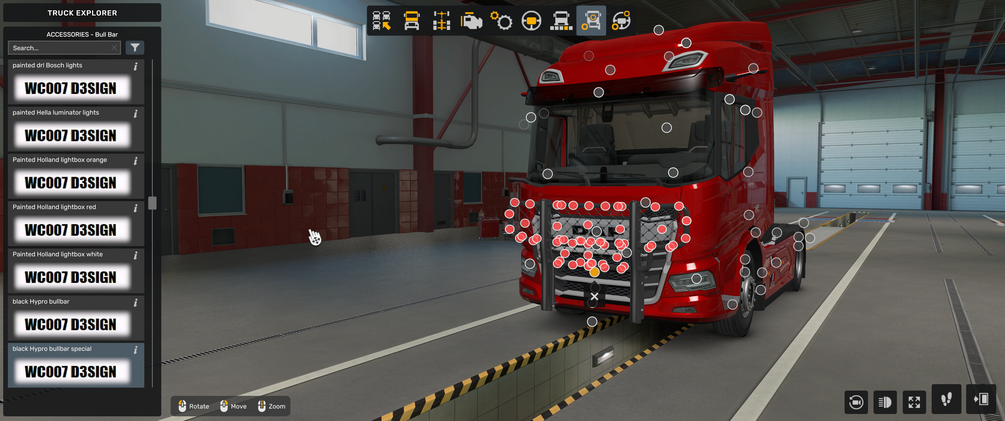The image size is (1005, 421).
Task: Show info for painted drl Bosch lights
Action: pos(136,66)
